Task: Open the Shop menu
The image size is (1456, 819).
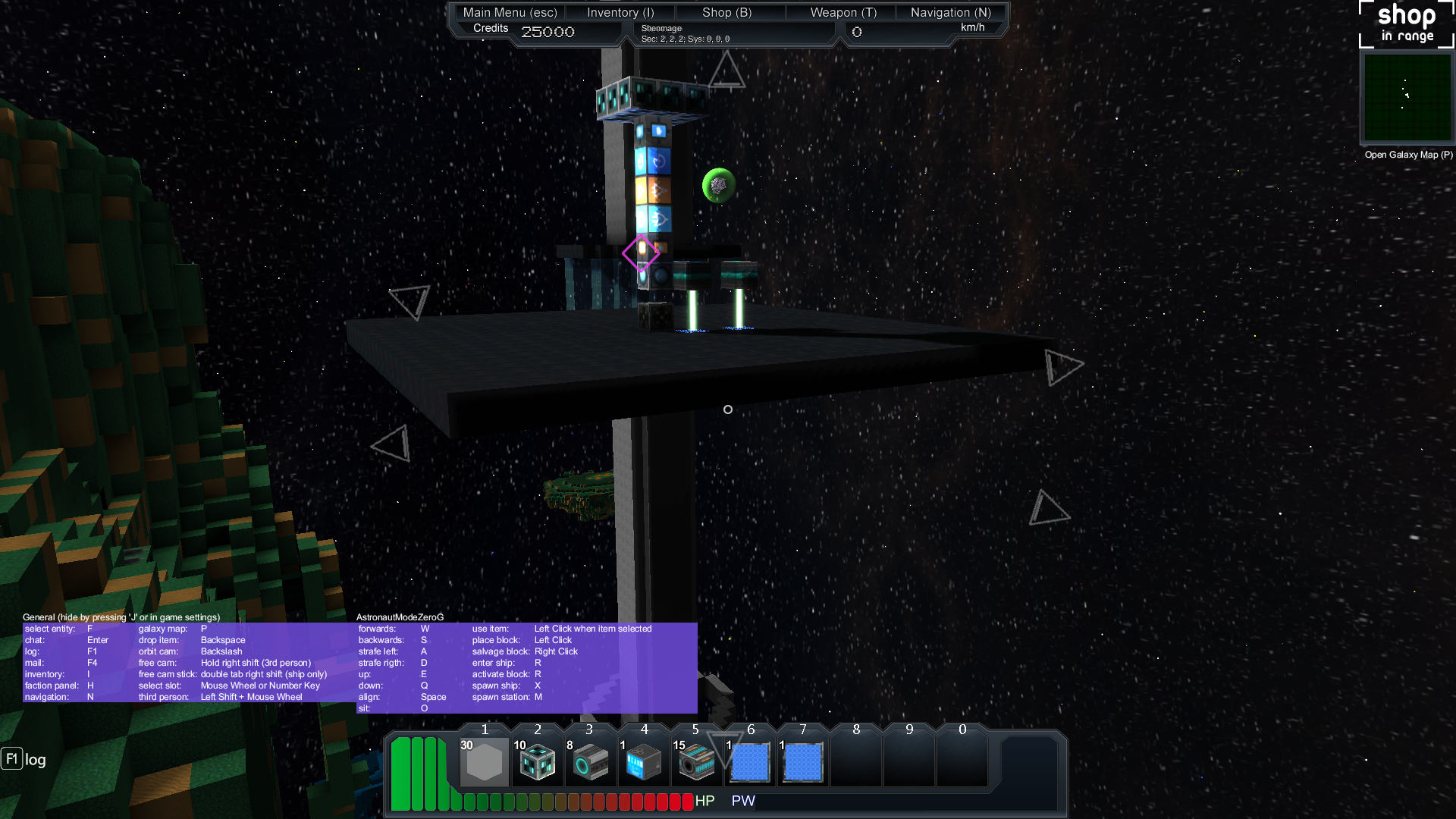Action: pos(726,12)
